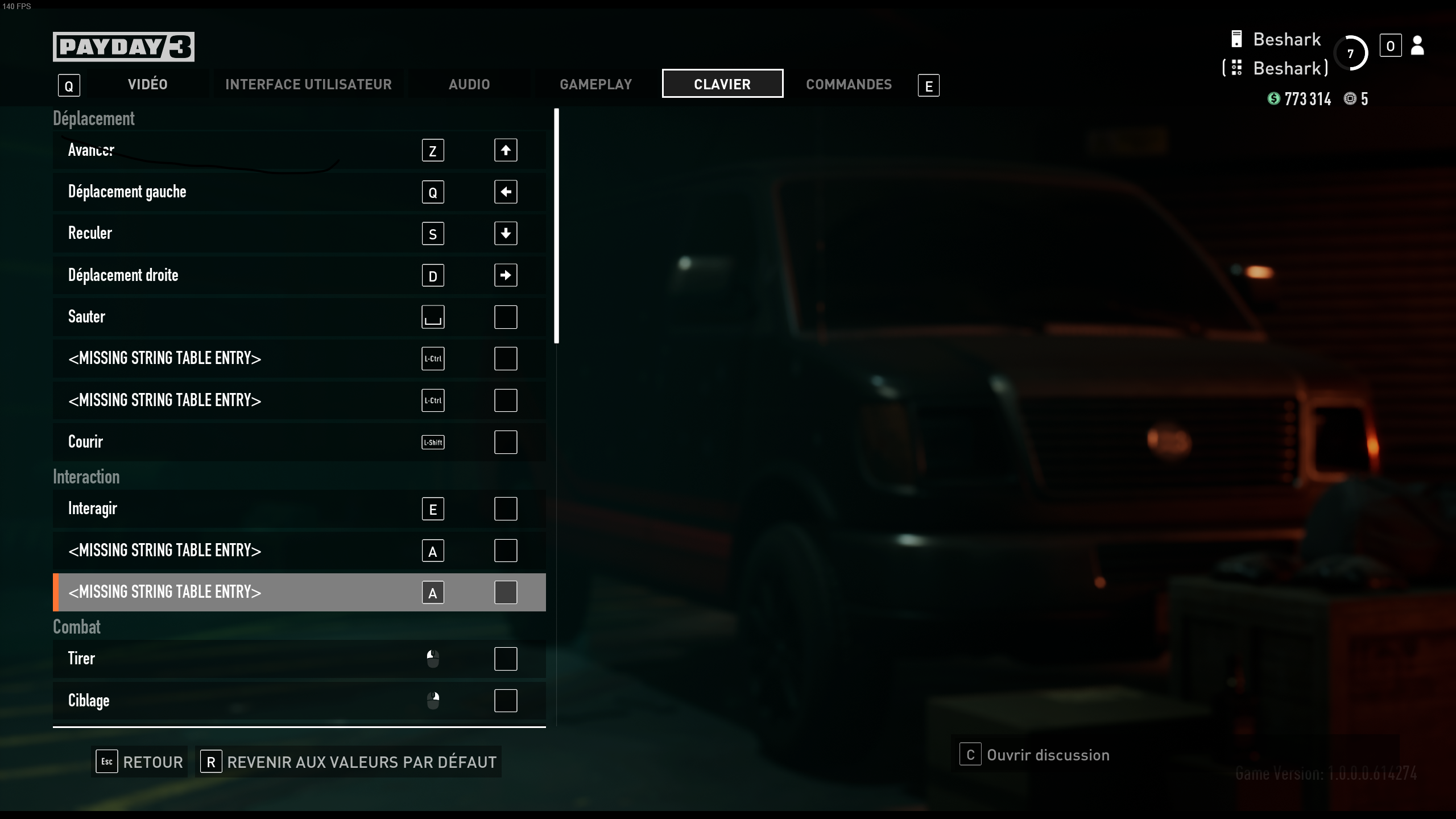Select the Interaction section header
The width and height of the screenshot is (1456, 819).
tap(86, 477)
